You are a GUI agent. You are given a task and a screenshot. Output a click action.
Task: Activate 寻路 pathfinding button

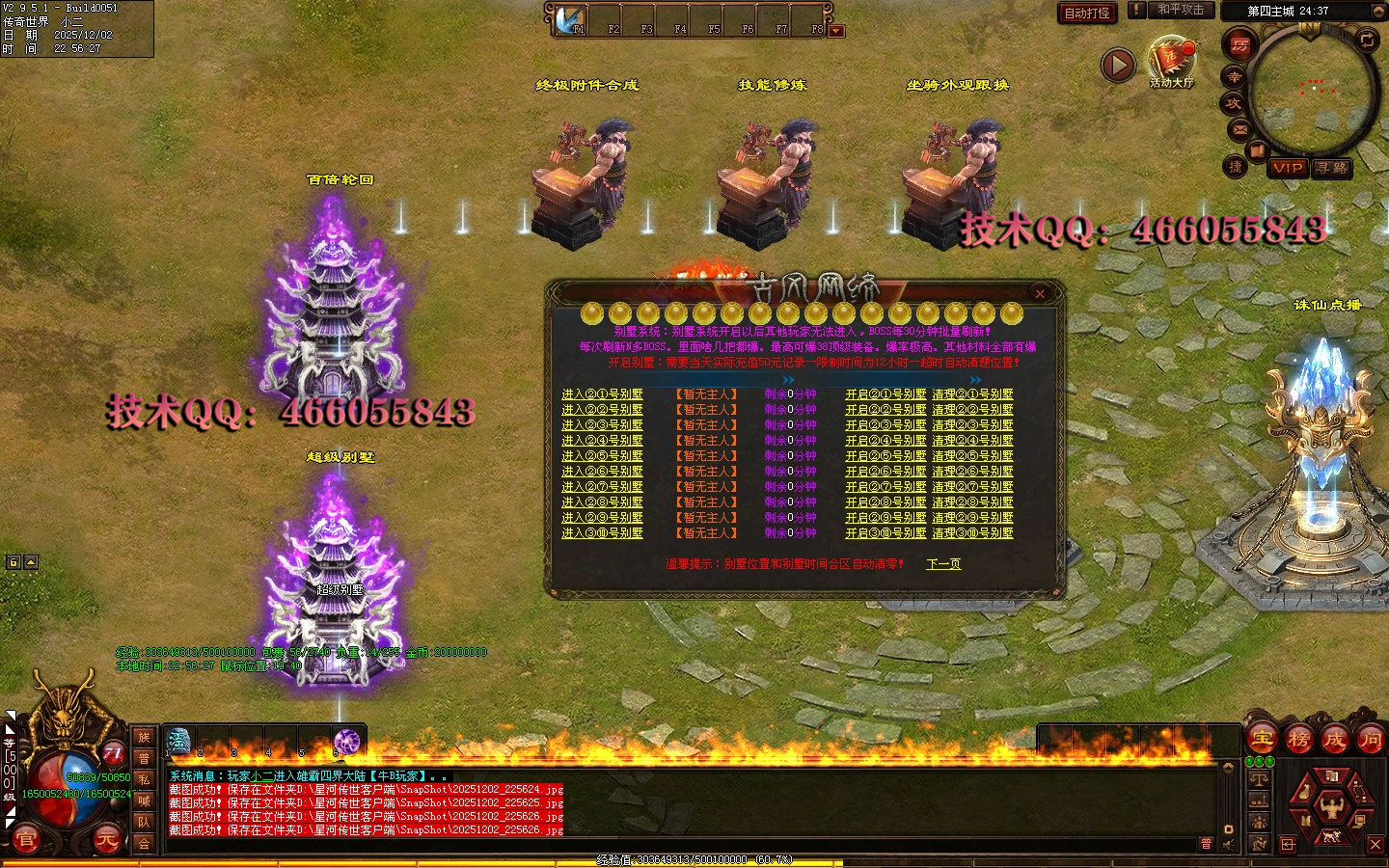point(1333,168)
